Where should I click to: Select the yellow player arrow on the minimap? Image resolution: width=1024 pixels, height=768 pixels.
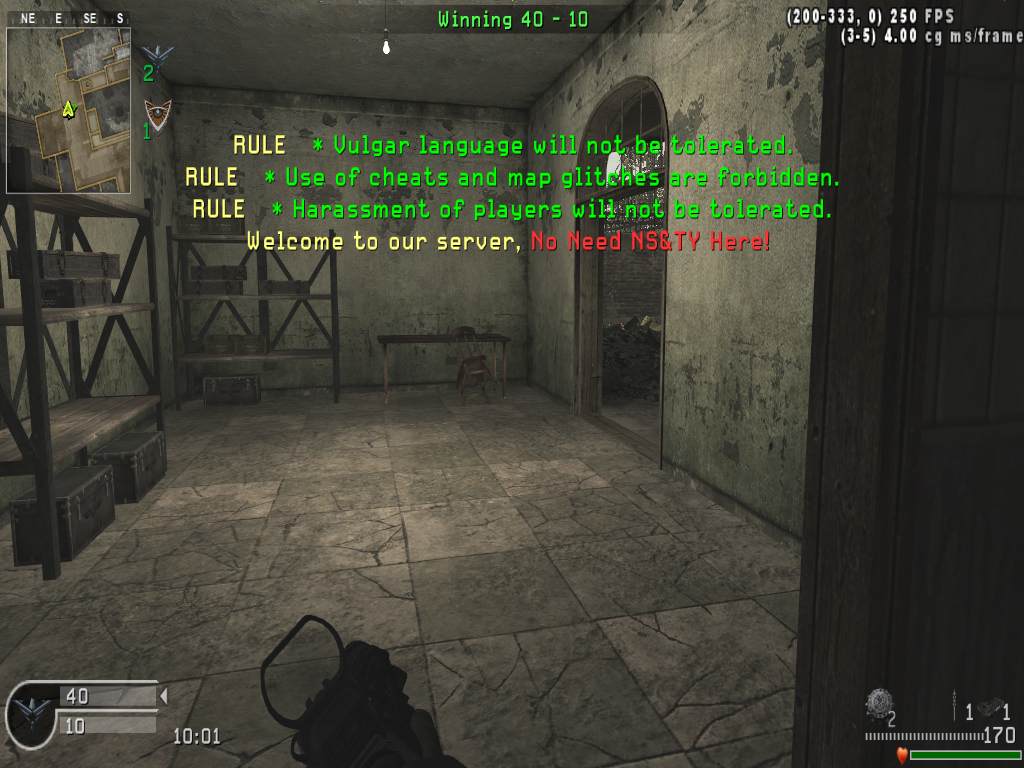click(x=68, y=108)
